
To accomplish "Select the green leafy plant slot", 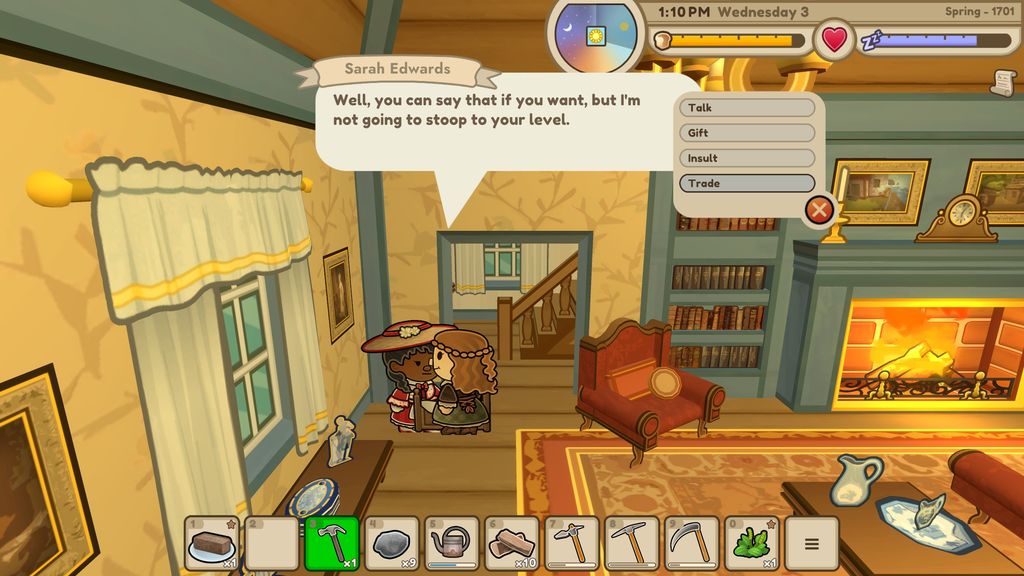I will pyautogui.click(x=752, y=544).
